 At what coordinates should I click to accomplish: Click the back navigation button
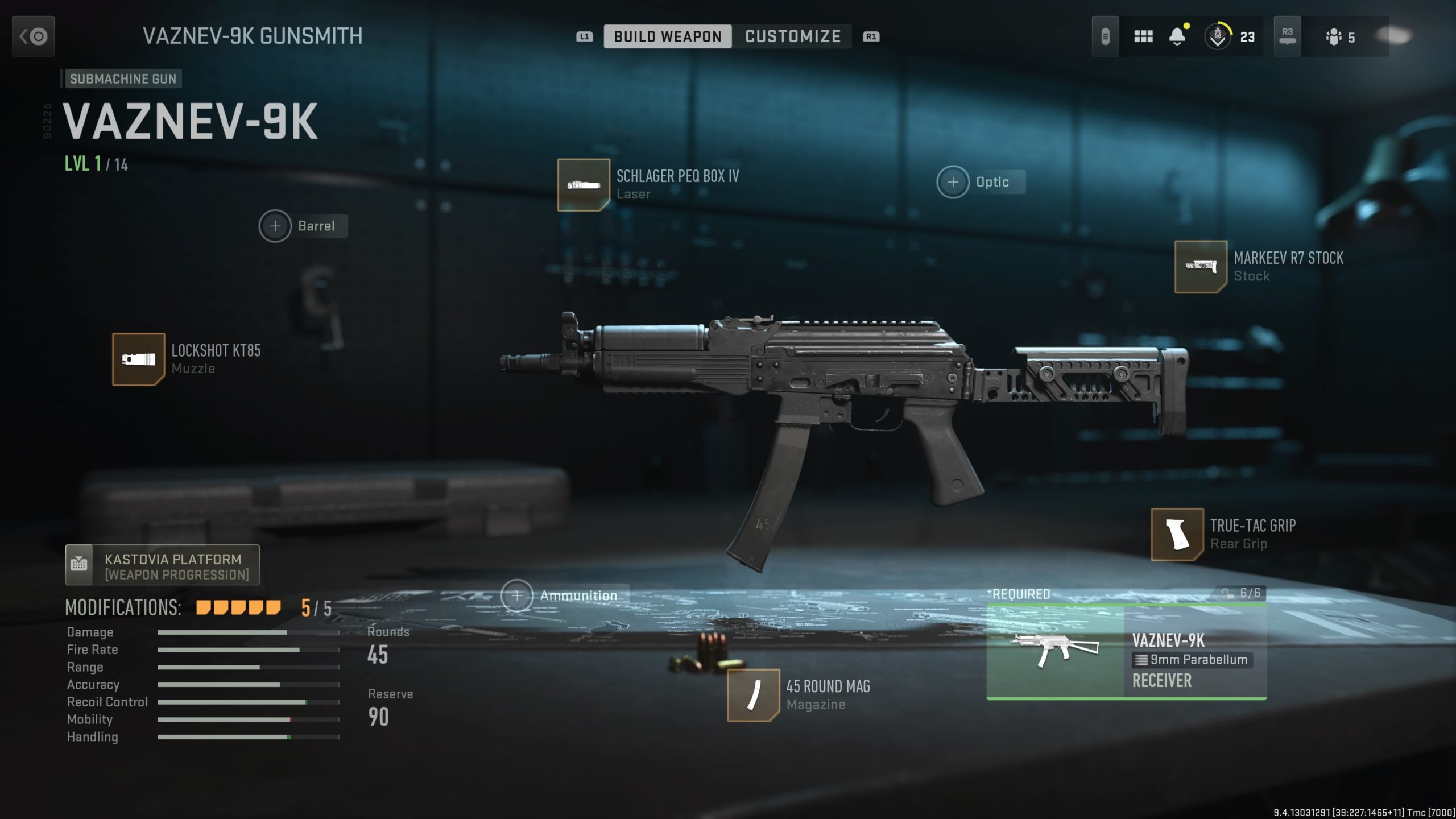(32, 36)
